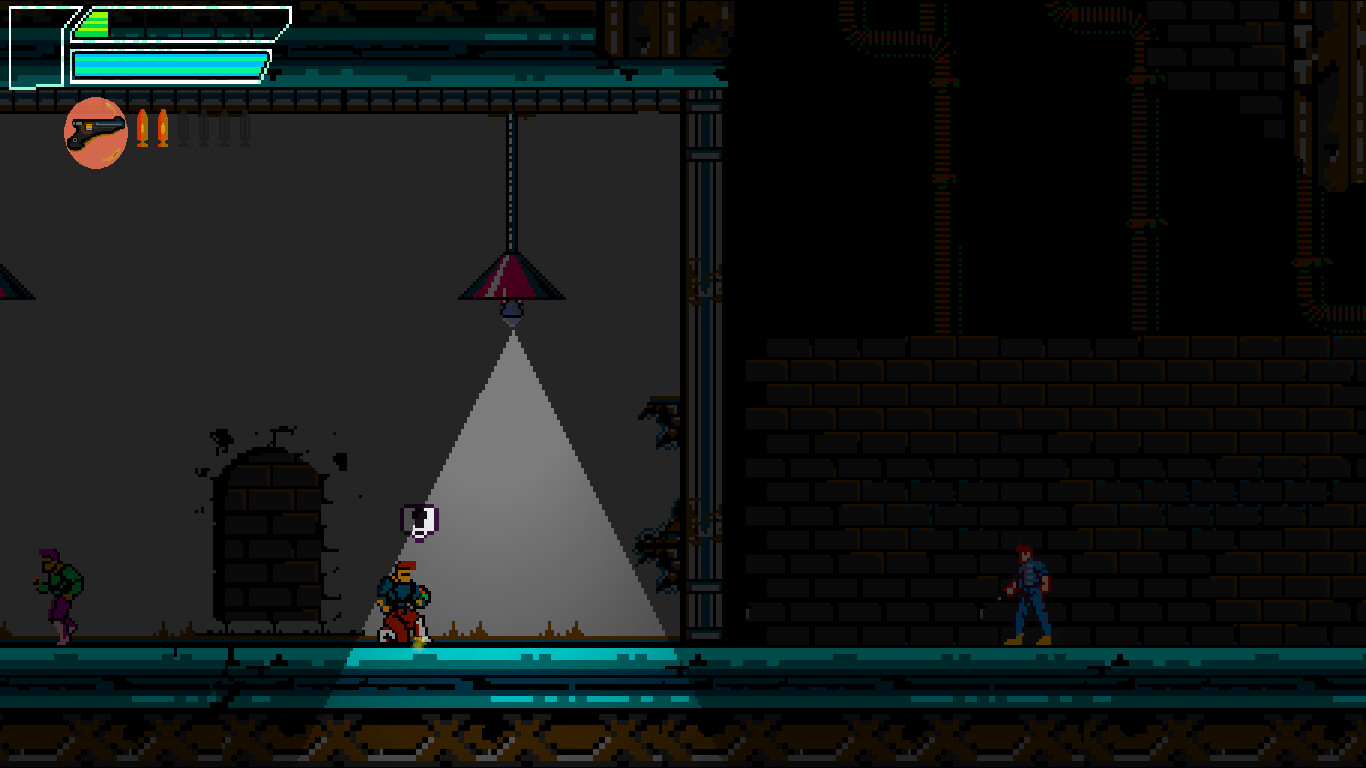Viewport: 1366px width, 768px height.
Task: Click the first lit flame bullet icon
Action: (x=143, y=128)
